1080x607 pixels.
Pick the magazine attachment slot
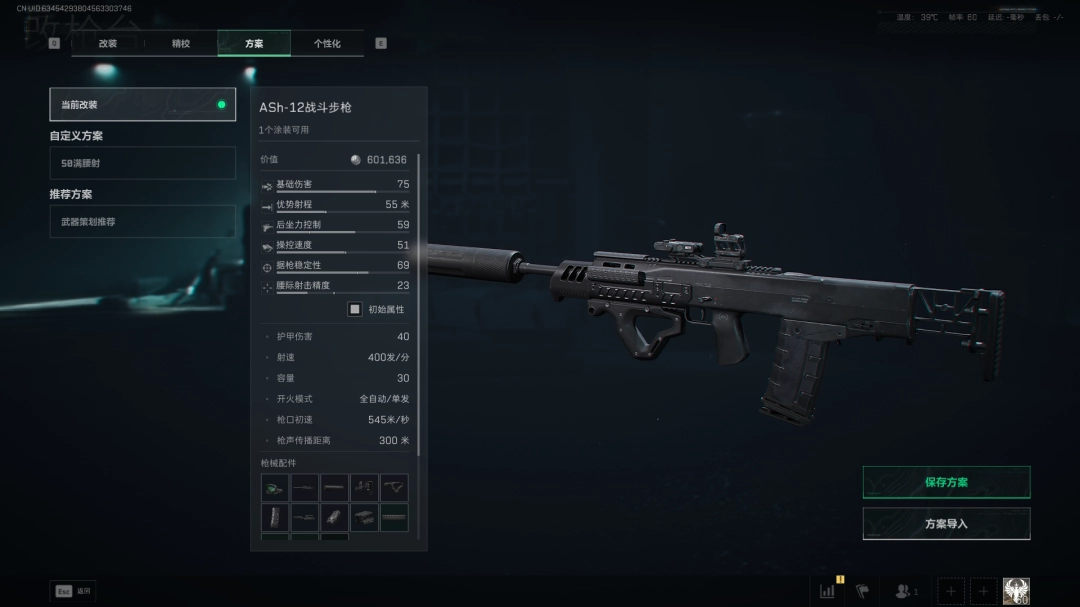coord(275,517)
